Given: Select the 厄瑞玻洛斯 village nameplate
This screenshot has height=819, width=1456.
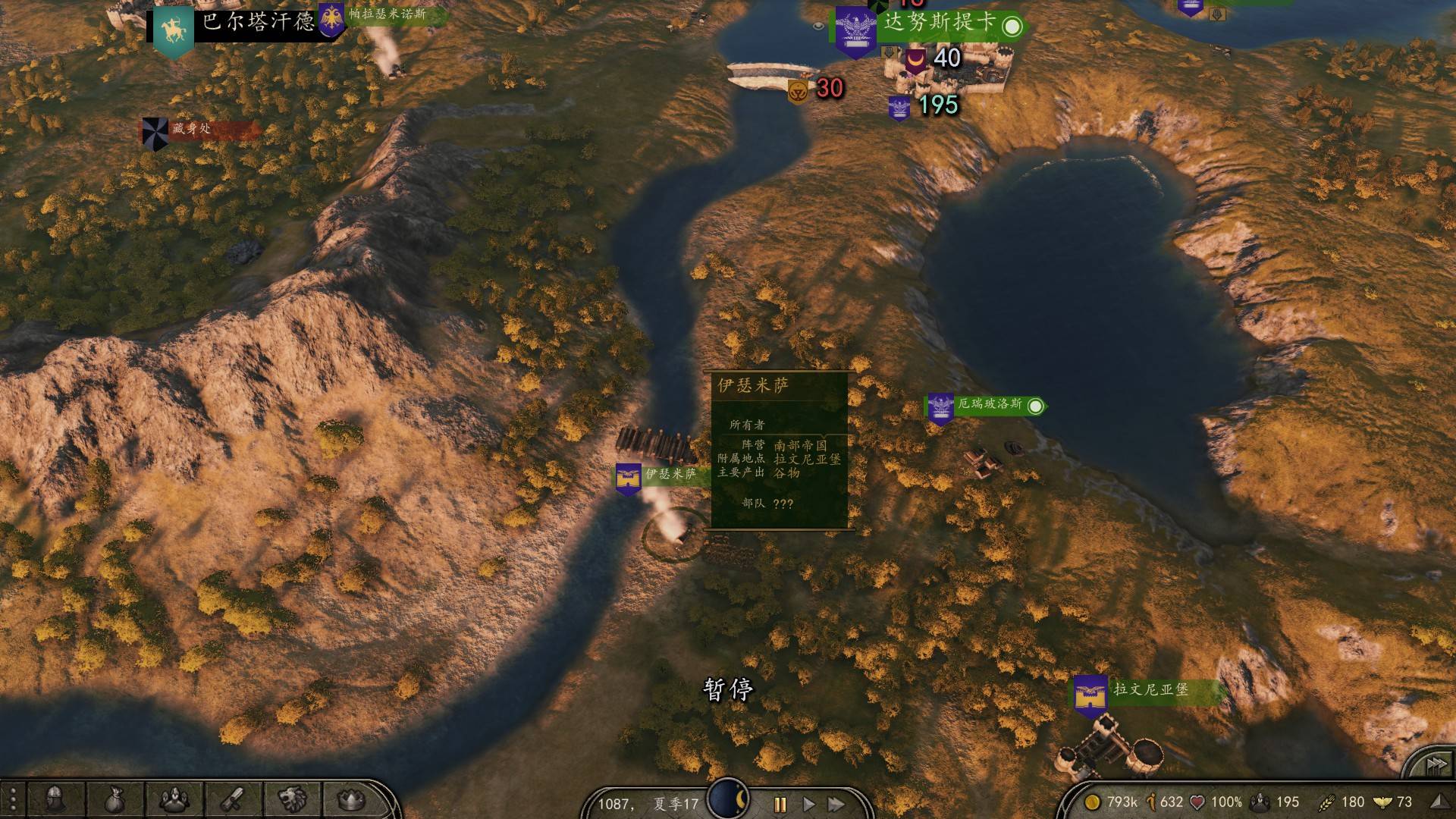Looking at the screenshot, I should click(990, 404).
